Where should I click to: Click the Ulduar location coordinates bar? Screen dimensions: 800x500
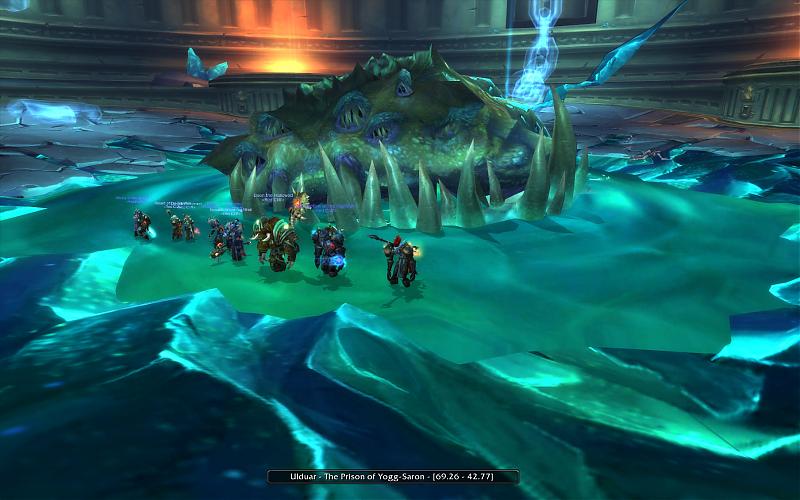pos(393,476)
